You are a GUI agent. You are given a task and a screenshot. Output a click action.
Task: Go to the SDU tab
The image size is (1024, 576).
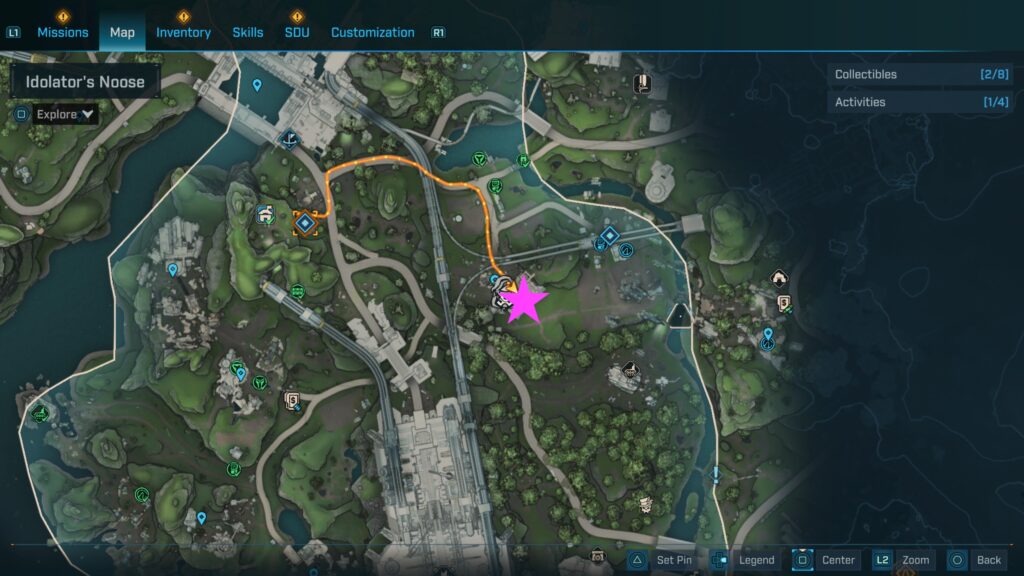pyautogui.click(x=297, y=32)
